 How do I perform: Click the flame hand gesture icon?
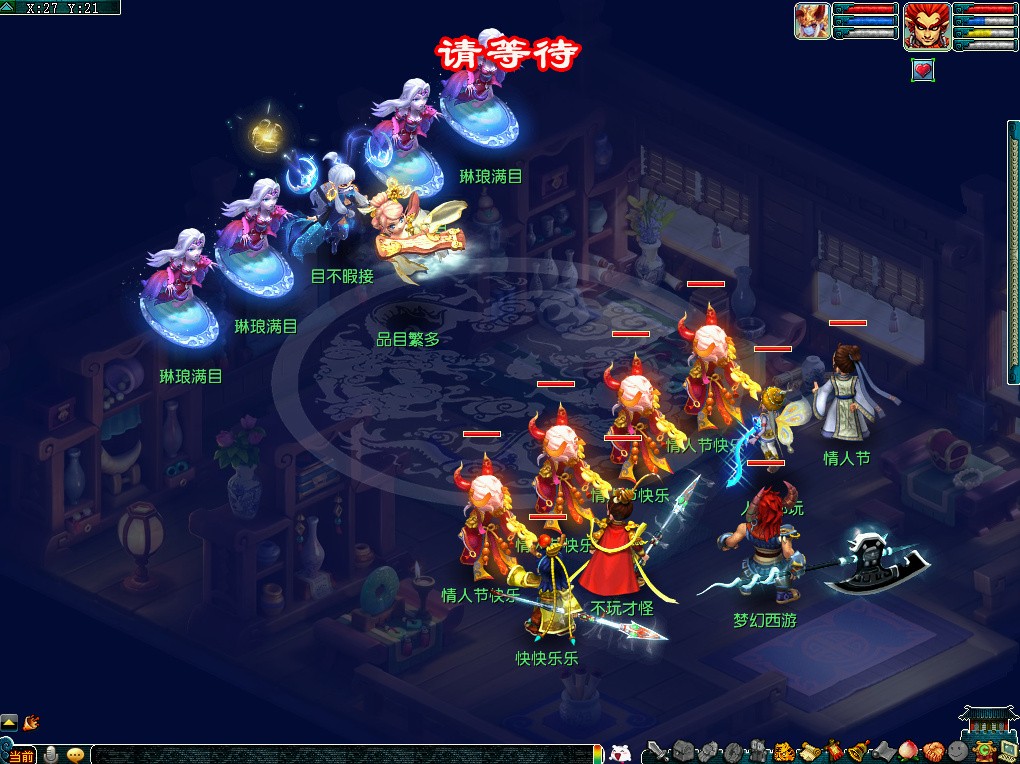point(30,721)
